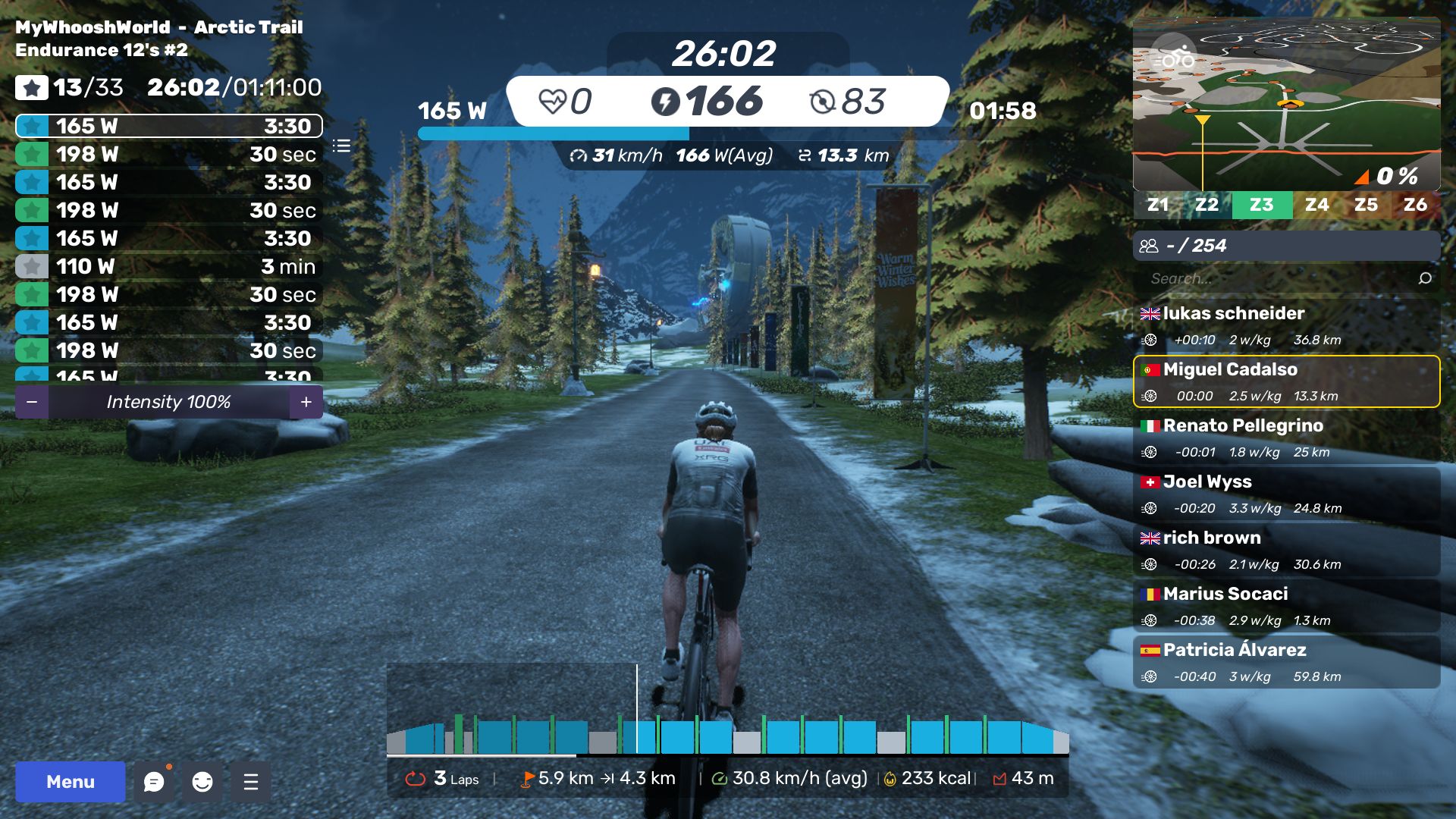Select Joel Wyss in the rider list

[1286, 494]
